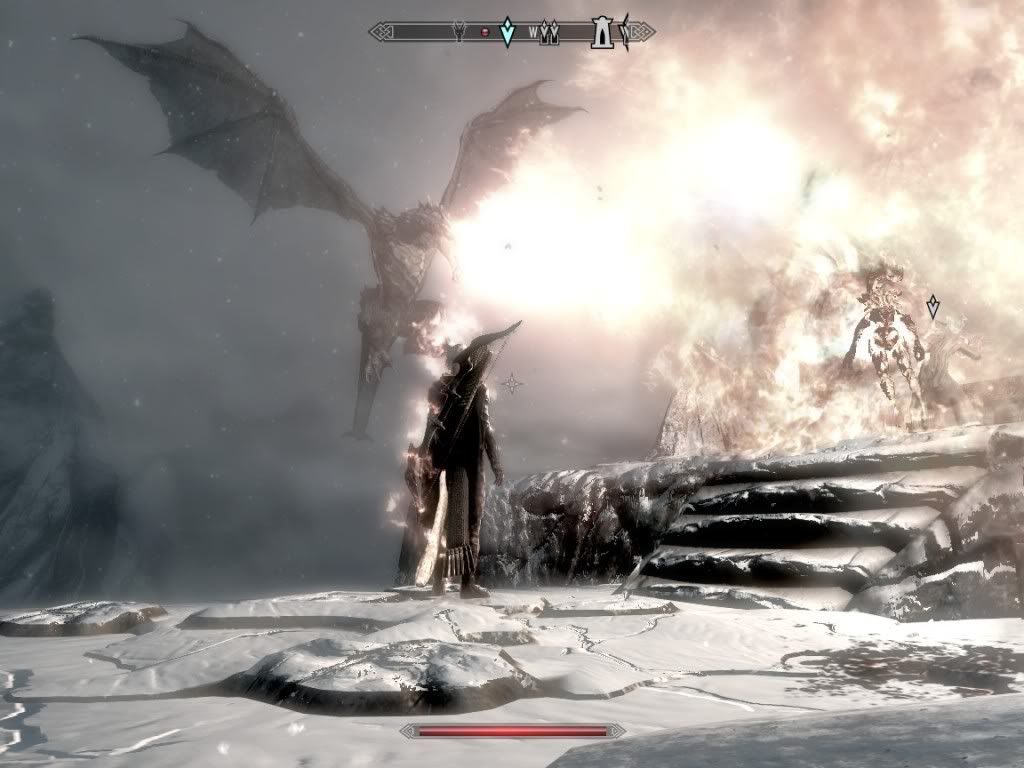This screenshot has width=1024, height=768.
Task: Select the red enemy dot on the compass
Action: 485,33
